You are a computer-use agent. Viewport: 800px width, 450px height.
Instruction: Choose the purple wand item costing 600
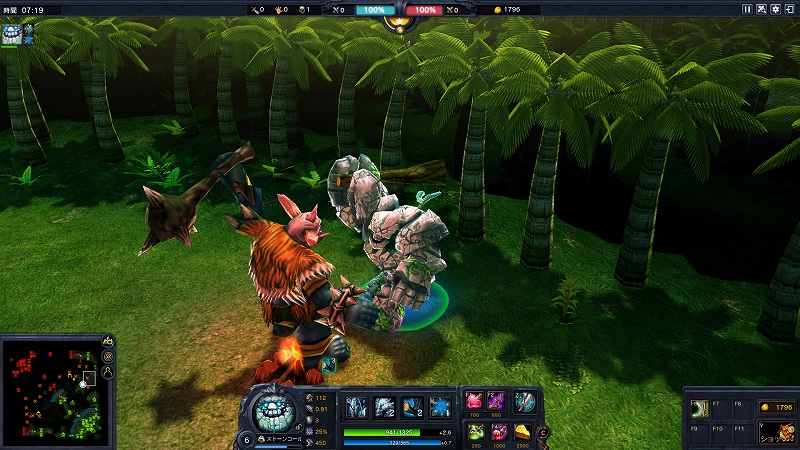tap(498, 402)
